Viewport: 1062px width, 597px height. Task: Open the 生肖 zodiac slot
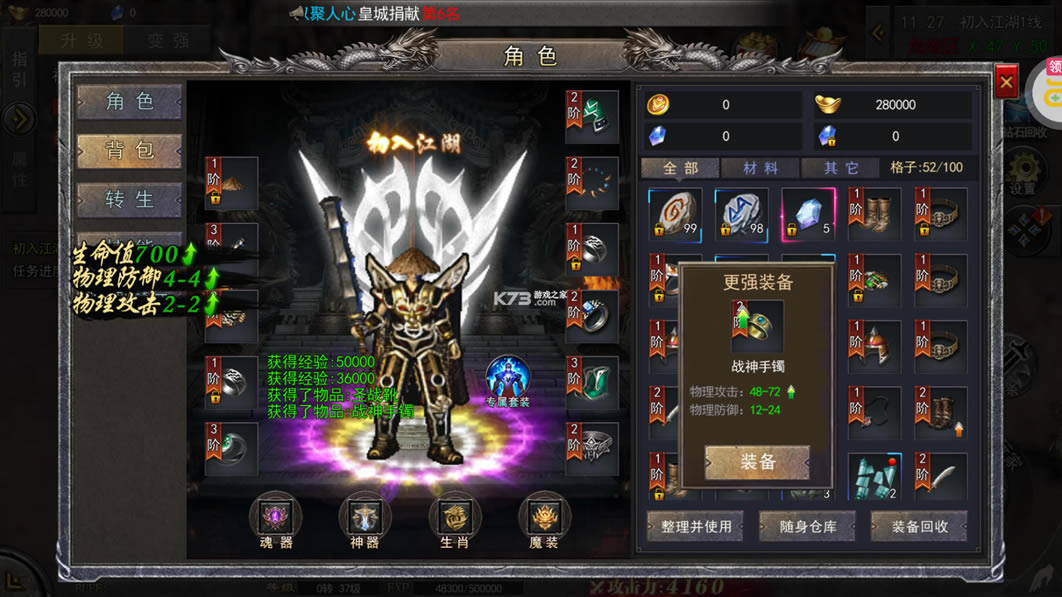[x=455, y=518]
